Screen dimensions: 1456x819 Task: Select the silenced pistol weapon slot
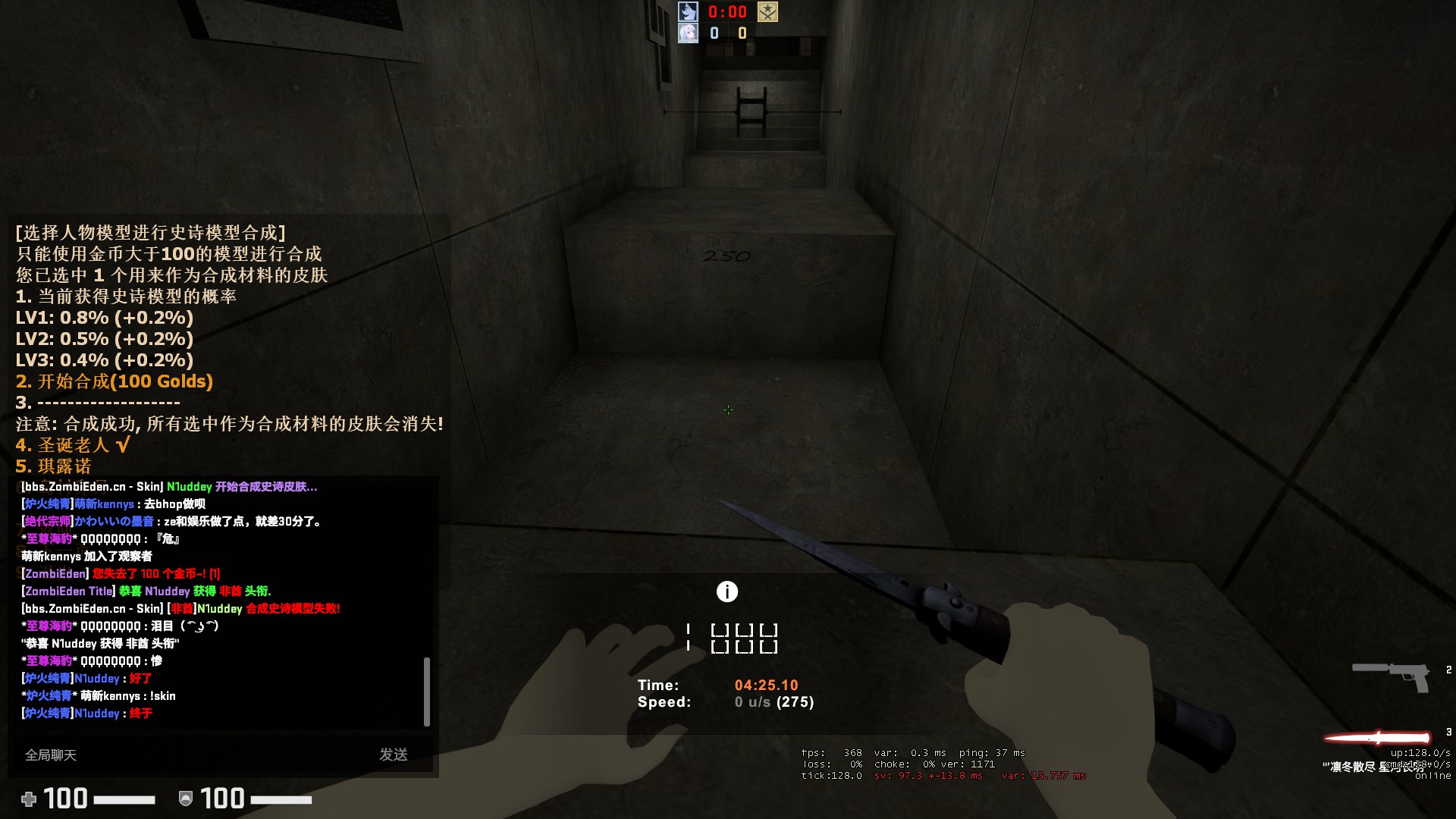coord(1391,675)
